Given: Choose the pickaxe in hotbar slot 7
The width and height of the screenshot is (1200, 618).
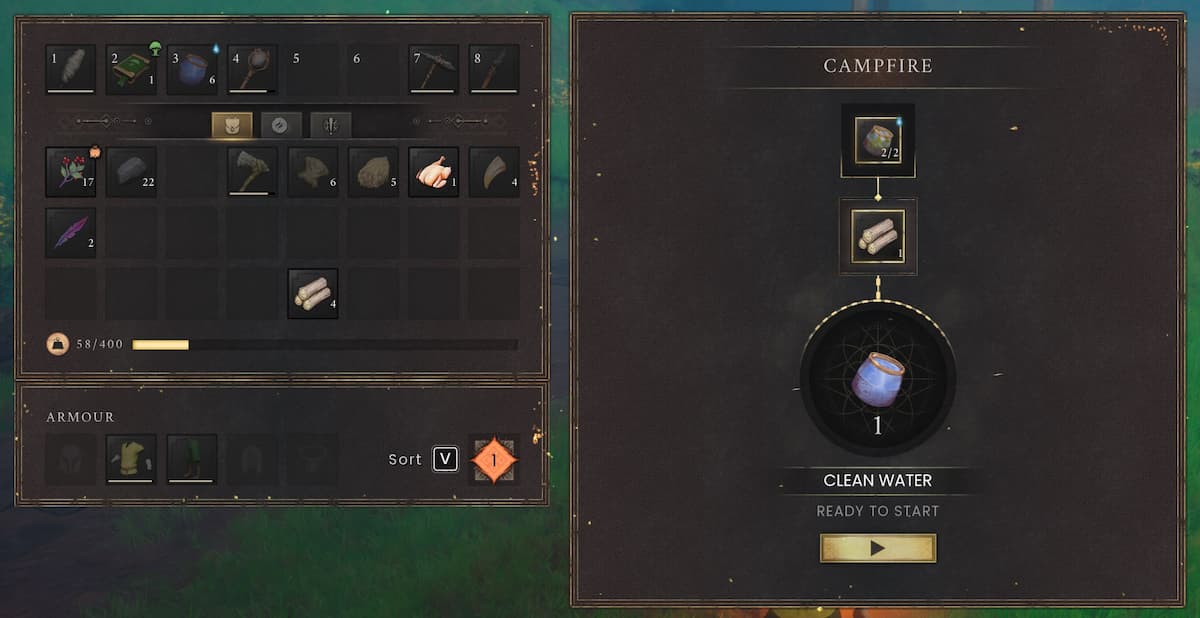Looking at the screenshot, I should click(434, 69).
